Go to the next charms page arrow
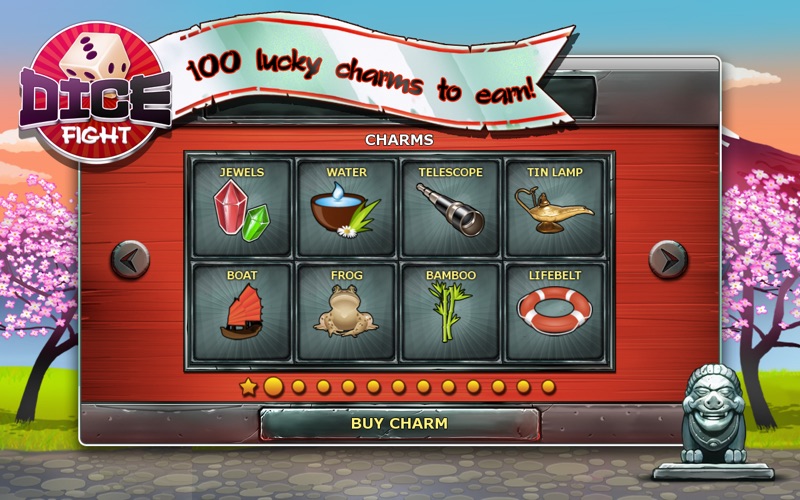800x500 pixels. (x=668, y=260)
